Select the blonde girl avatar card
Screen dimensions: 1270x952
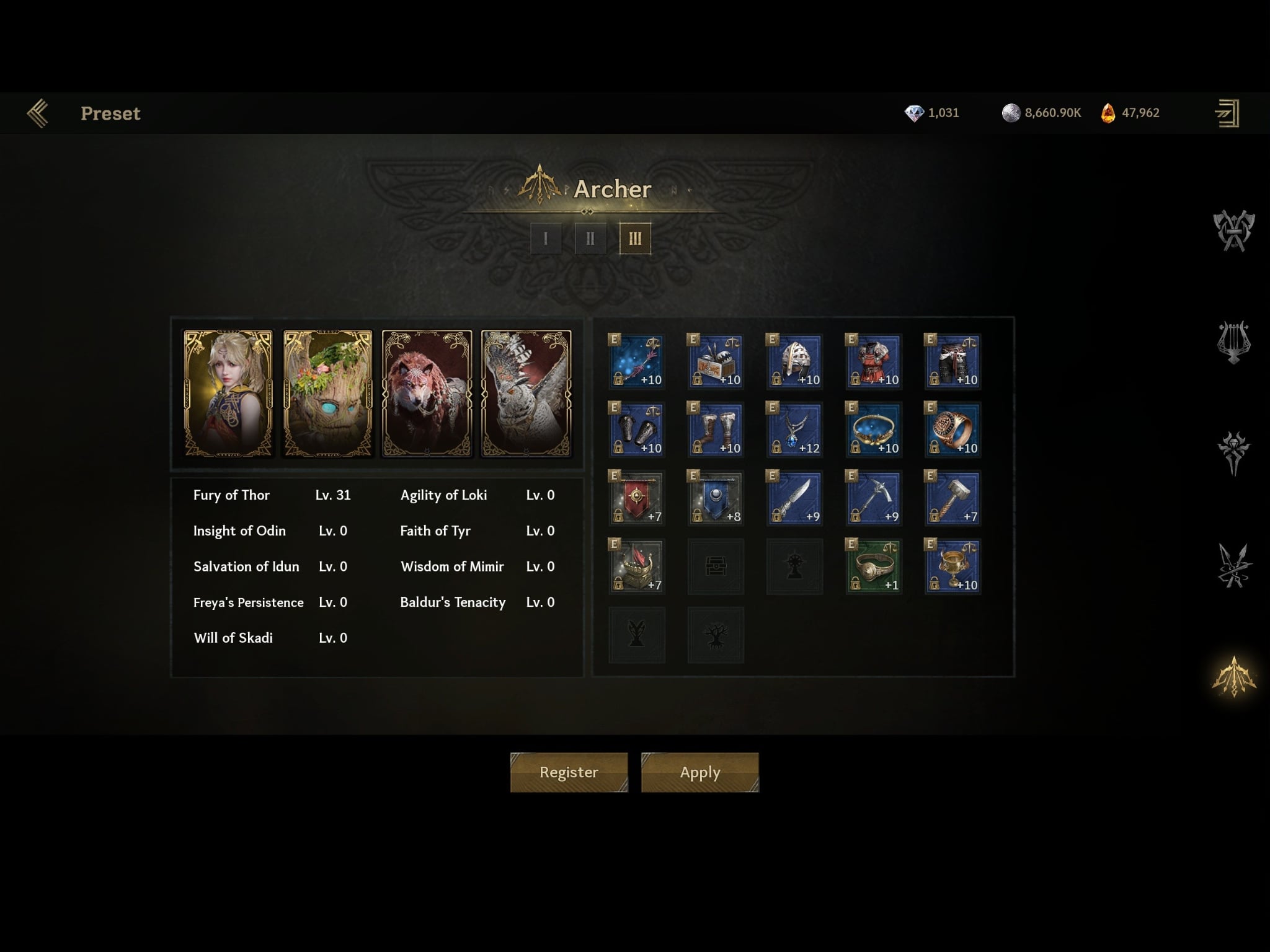coord(228,394)
